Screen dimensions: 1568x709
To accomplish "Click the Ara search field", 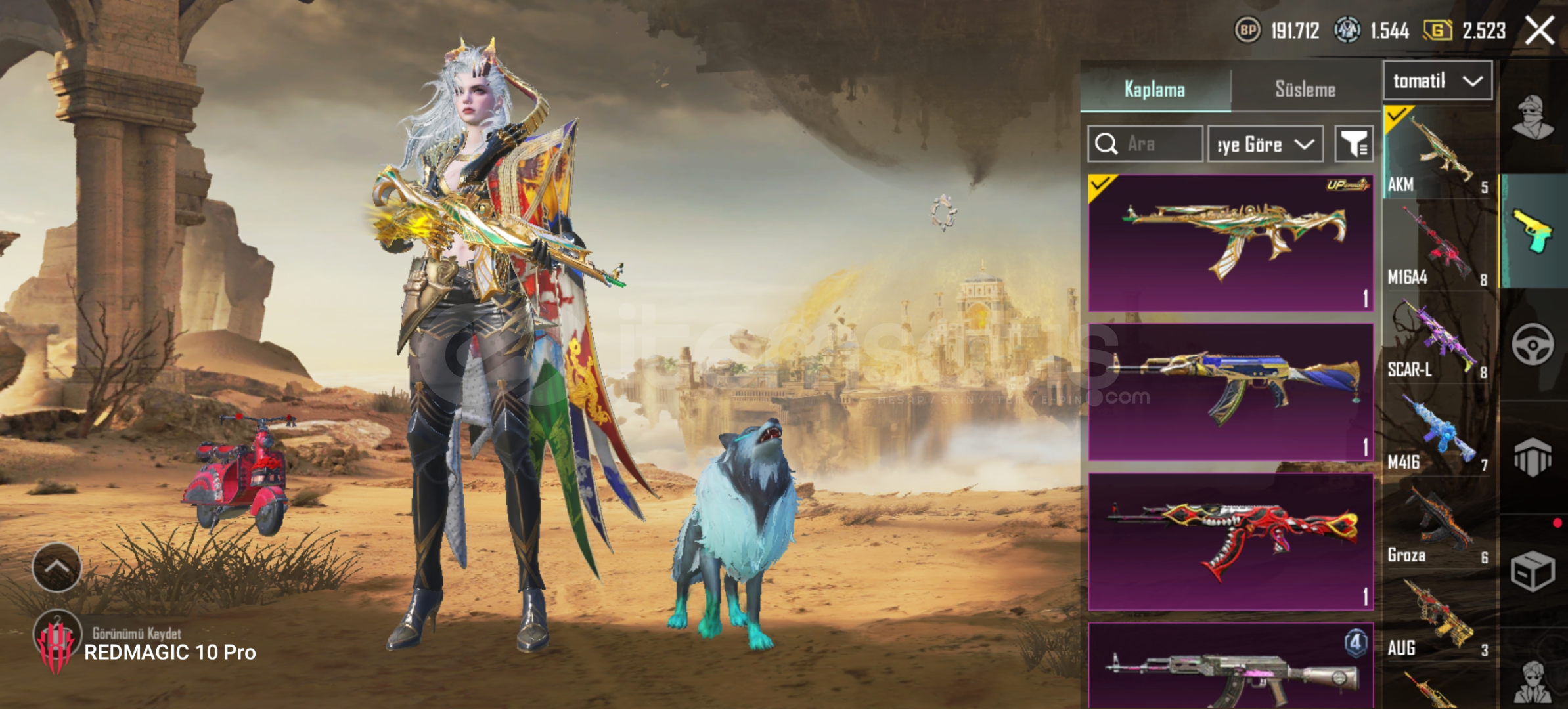I will click(x=1145, y=144).
